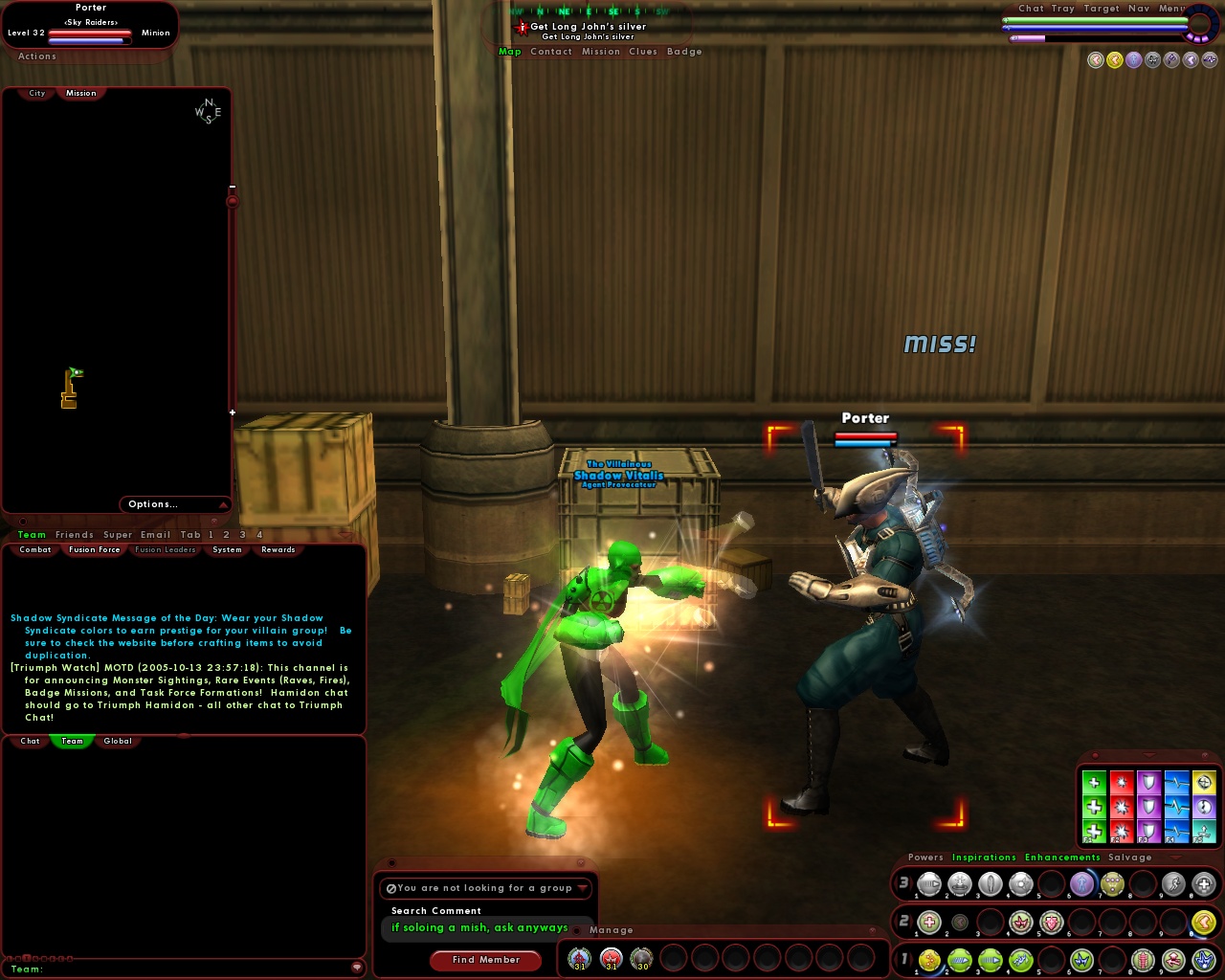Select the level 30 teammate portrait icon

(x=639, y=957)
